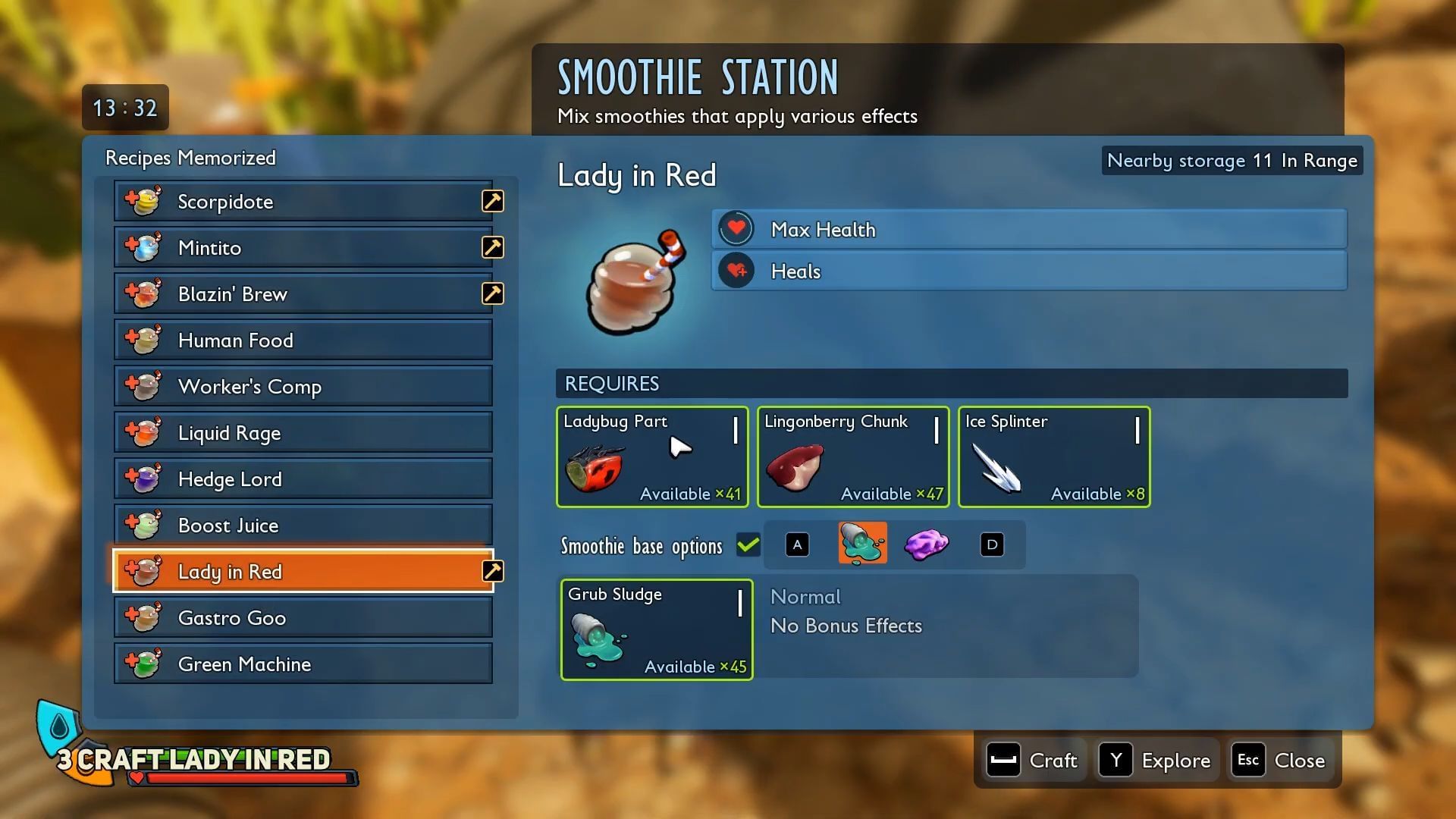The width and height of the screenshot is (1456, 819).
Task: Choose the Grub Sludge base option icon
Action: pyautogui.click(x=862, y=544)
